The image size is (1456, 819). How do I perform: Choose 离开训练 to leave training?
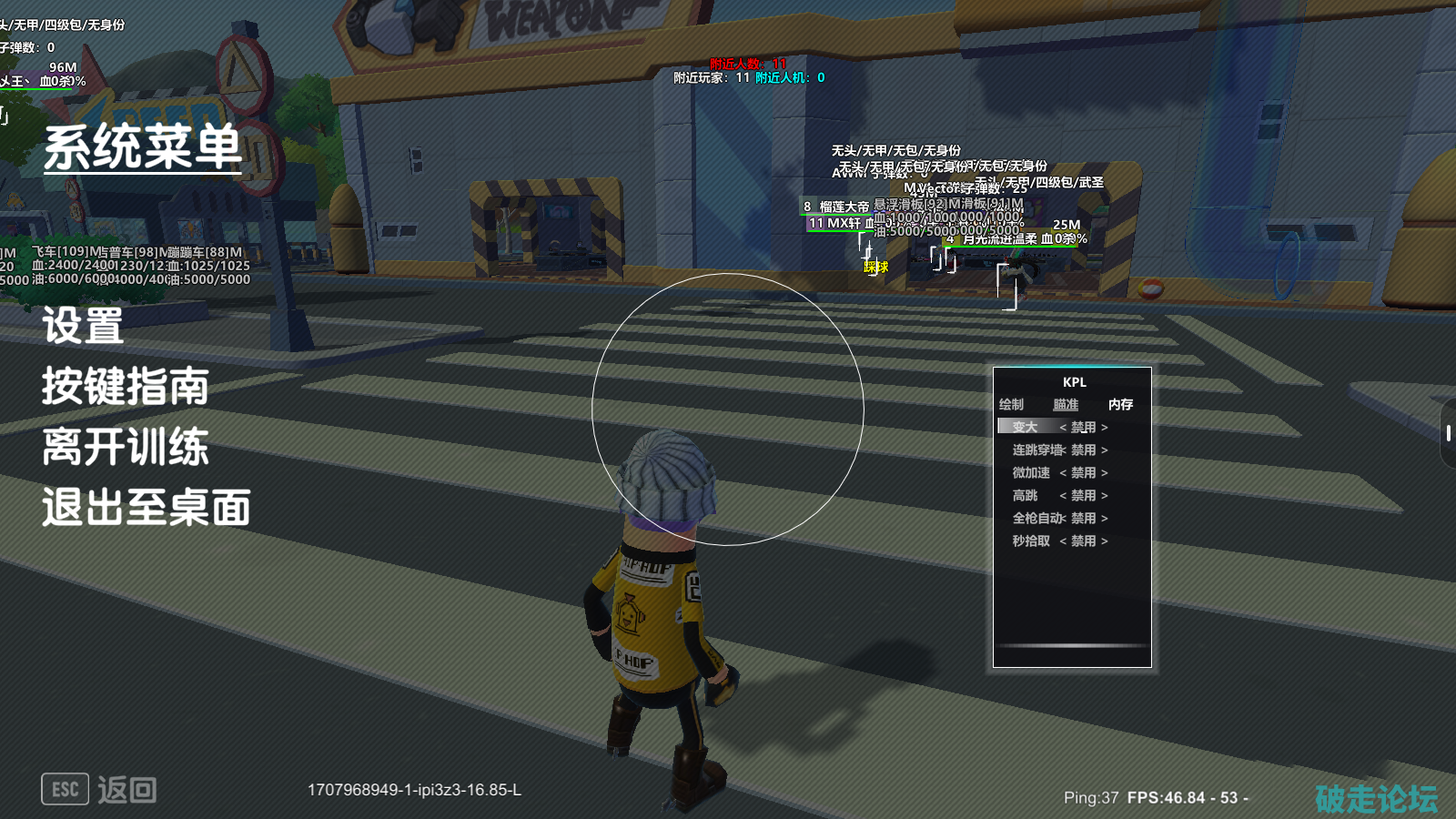coord(126,447)
